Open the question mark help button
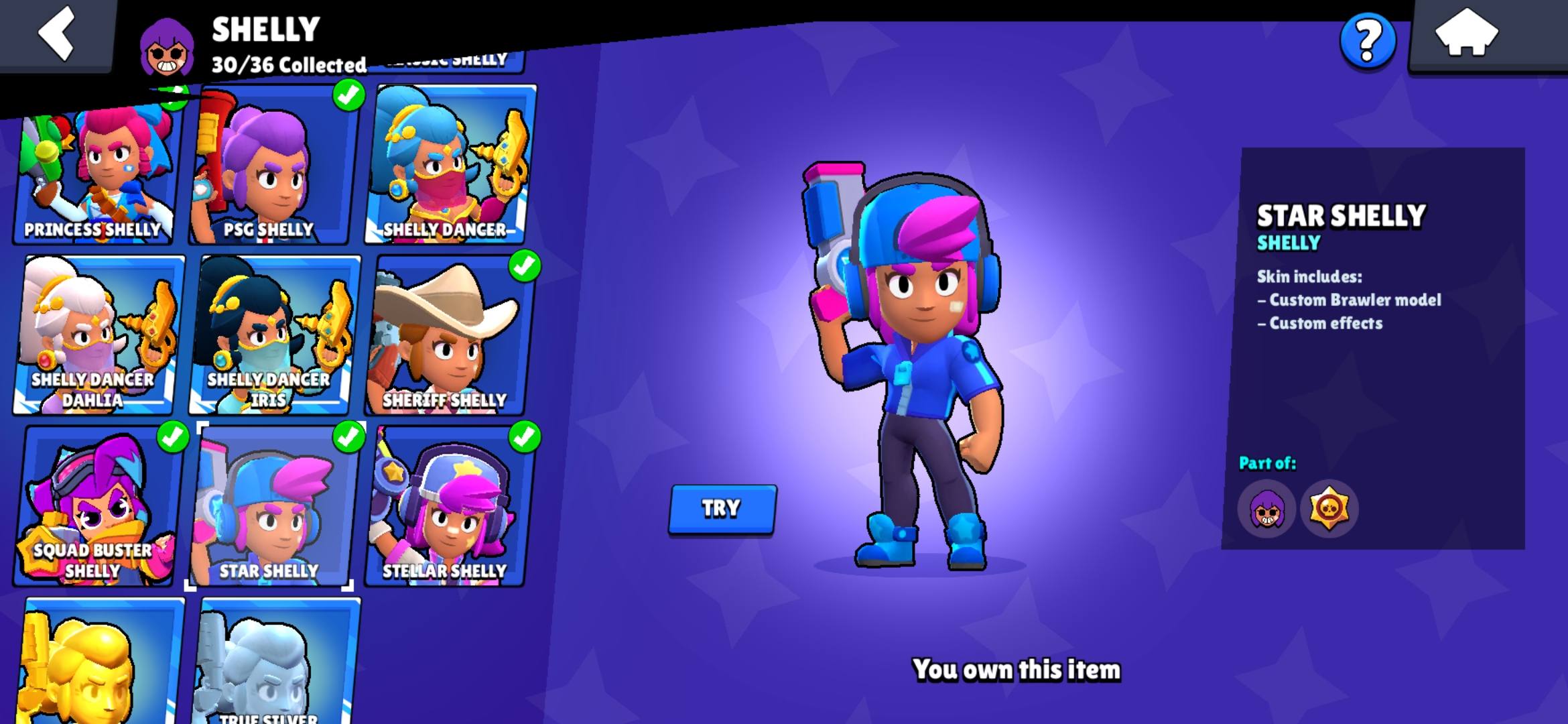The height and width of the screenshot is (724, 1568). pos(1368,41)
